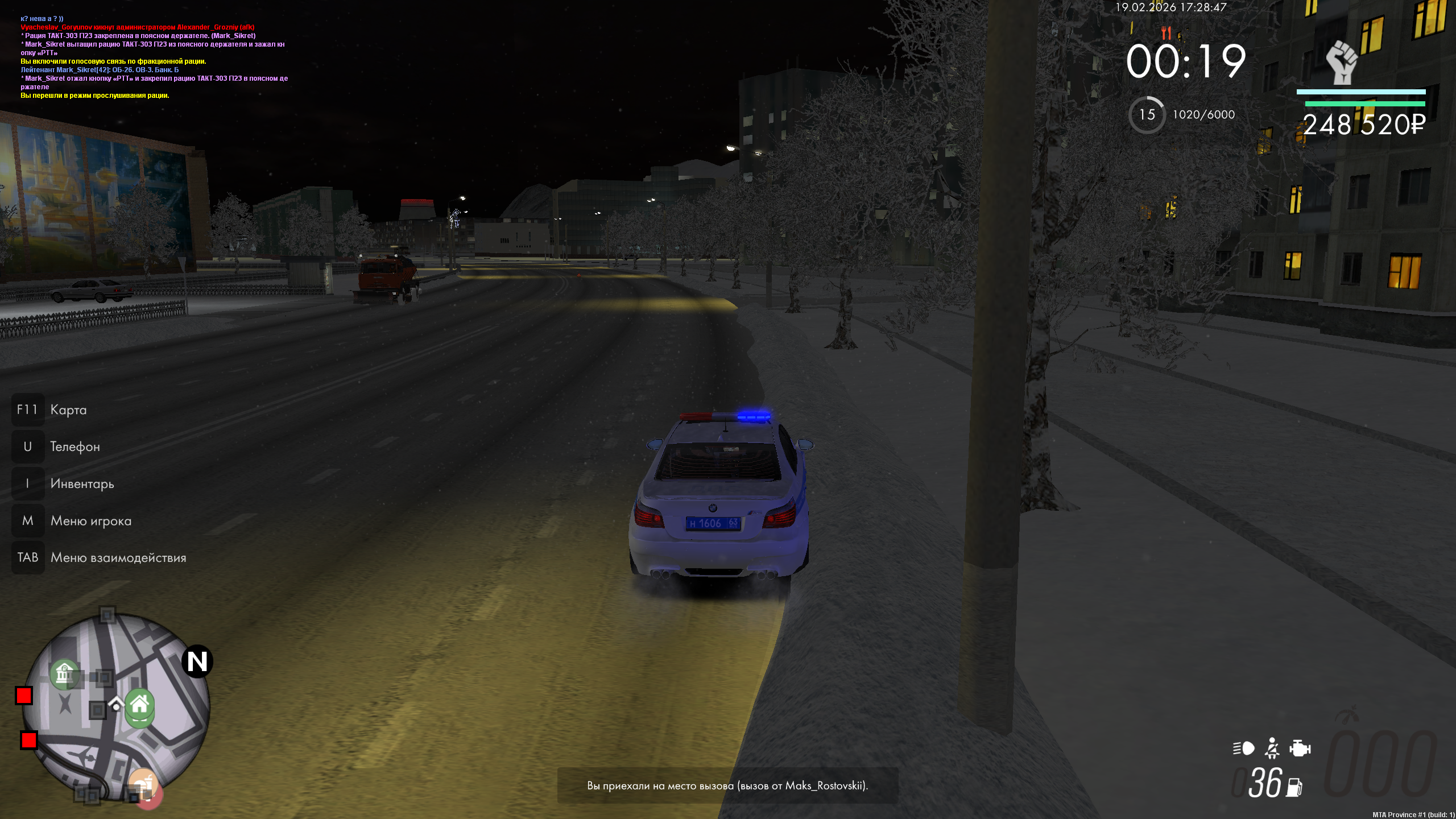The image size is (1456, 819).
Task: Click the call arrival notification banner
Action: (x=727, y=785)
